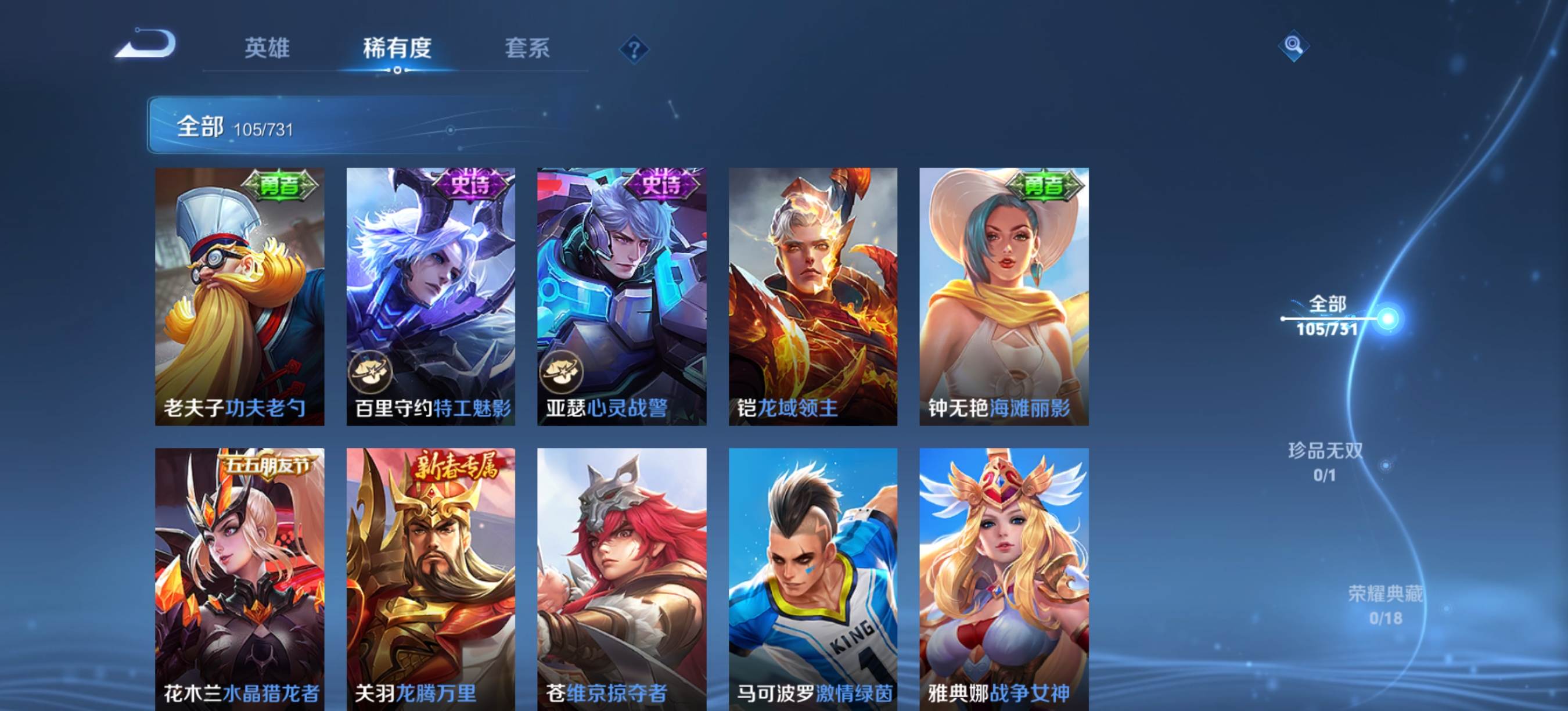
Task: Click the question mark help icon
Action: [x=635, y=50]
